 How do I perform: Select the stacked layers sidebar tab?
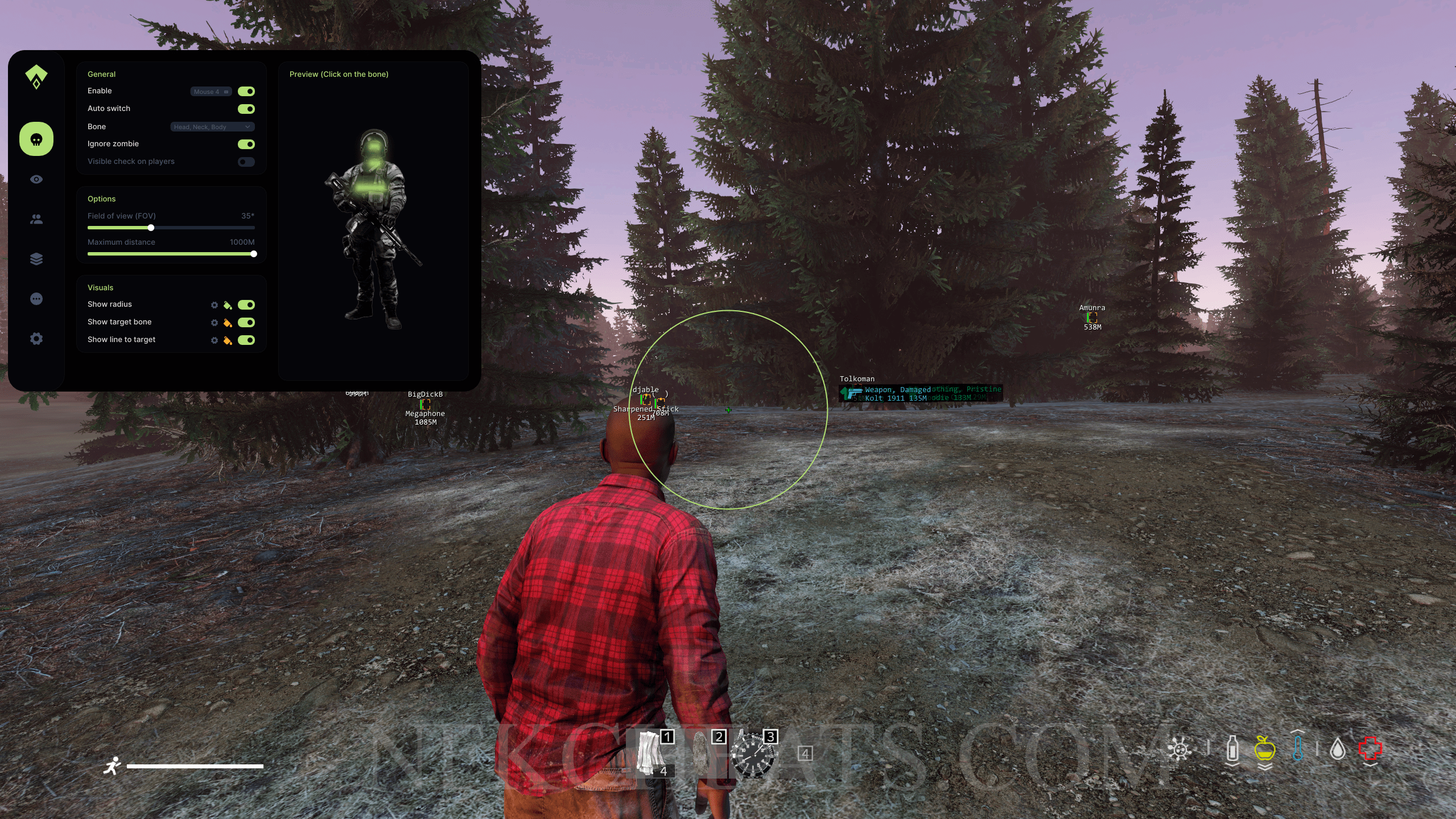click(x=36, y=259)
